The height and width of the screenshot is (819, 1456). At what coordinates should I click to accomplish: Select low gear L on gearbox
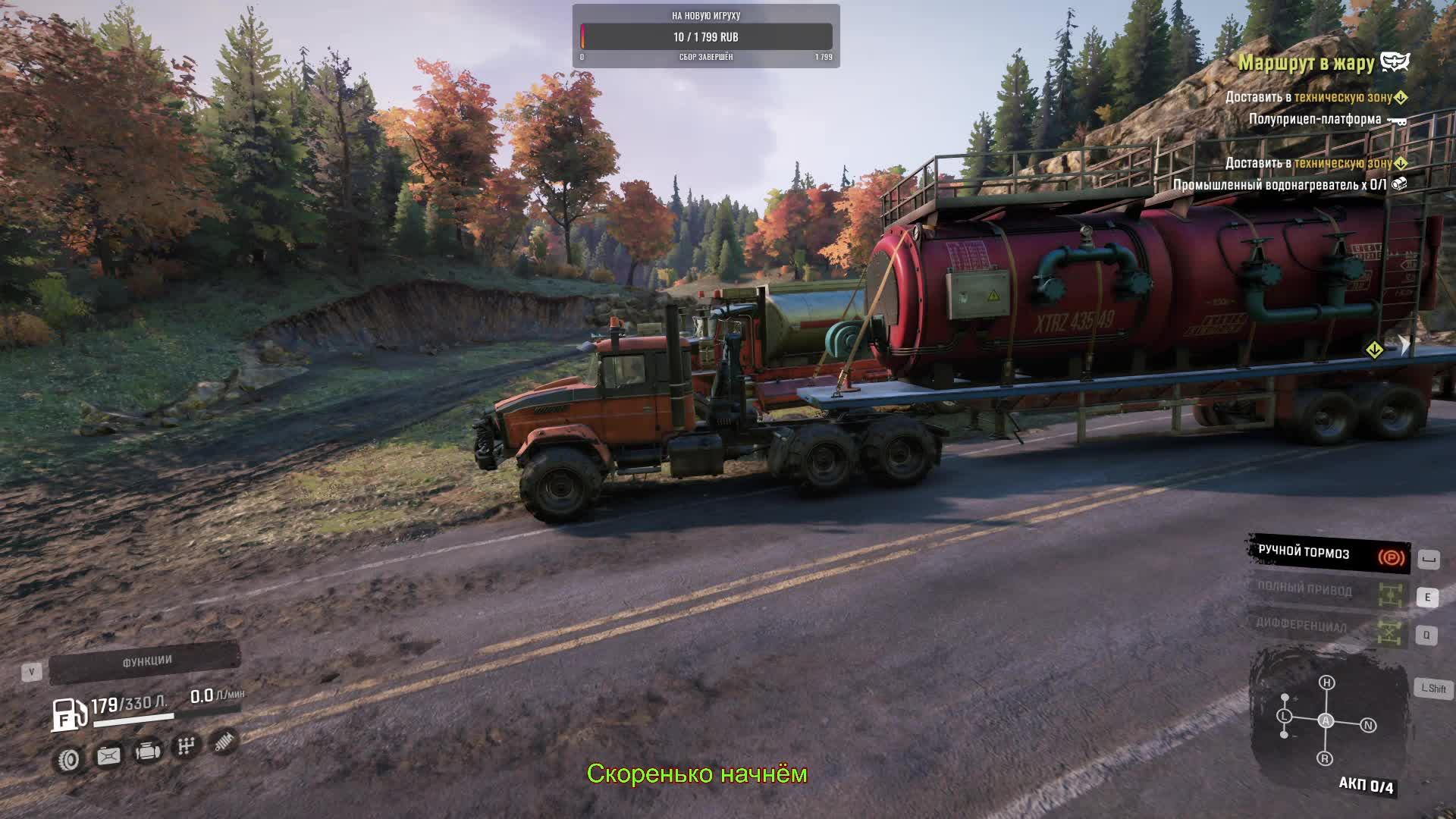(1284, 716)
